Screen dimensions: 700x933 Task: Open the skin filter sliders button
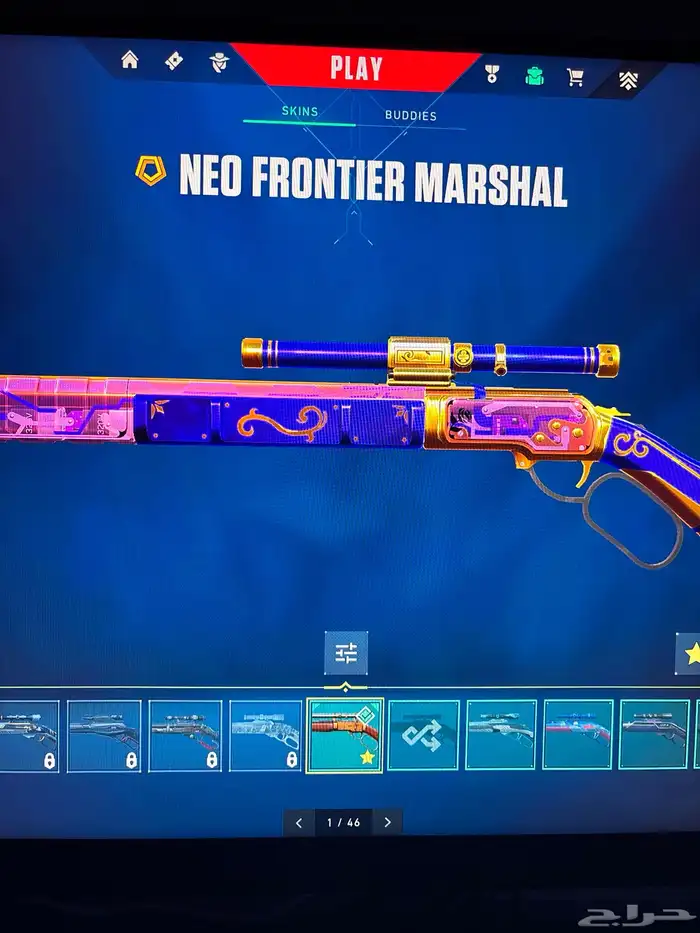(346, 654)
